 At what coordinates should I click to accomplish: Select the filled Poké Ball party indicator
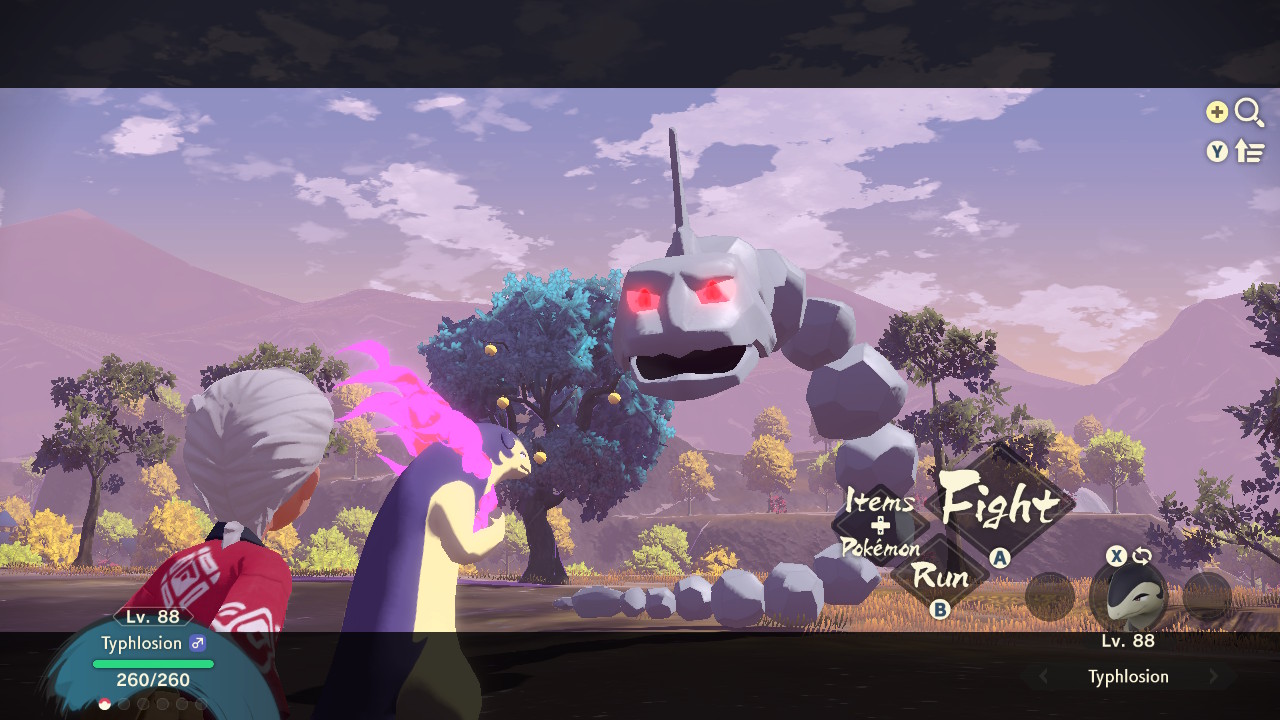click(104, 703)
